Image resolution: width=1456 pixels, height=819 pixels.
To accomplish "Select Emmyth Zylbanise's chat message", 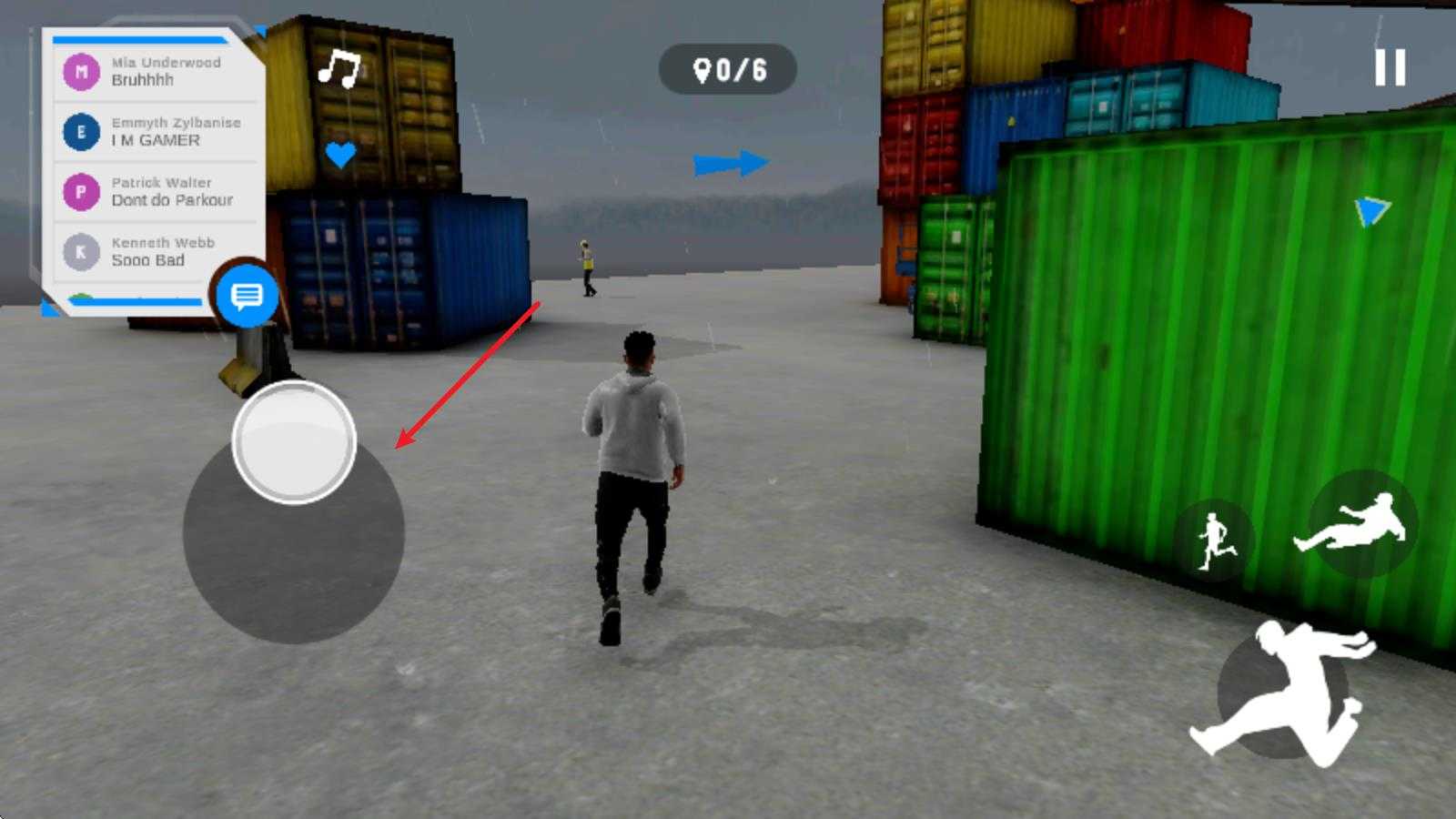I will [x=157, y=131].
